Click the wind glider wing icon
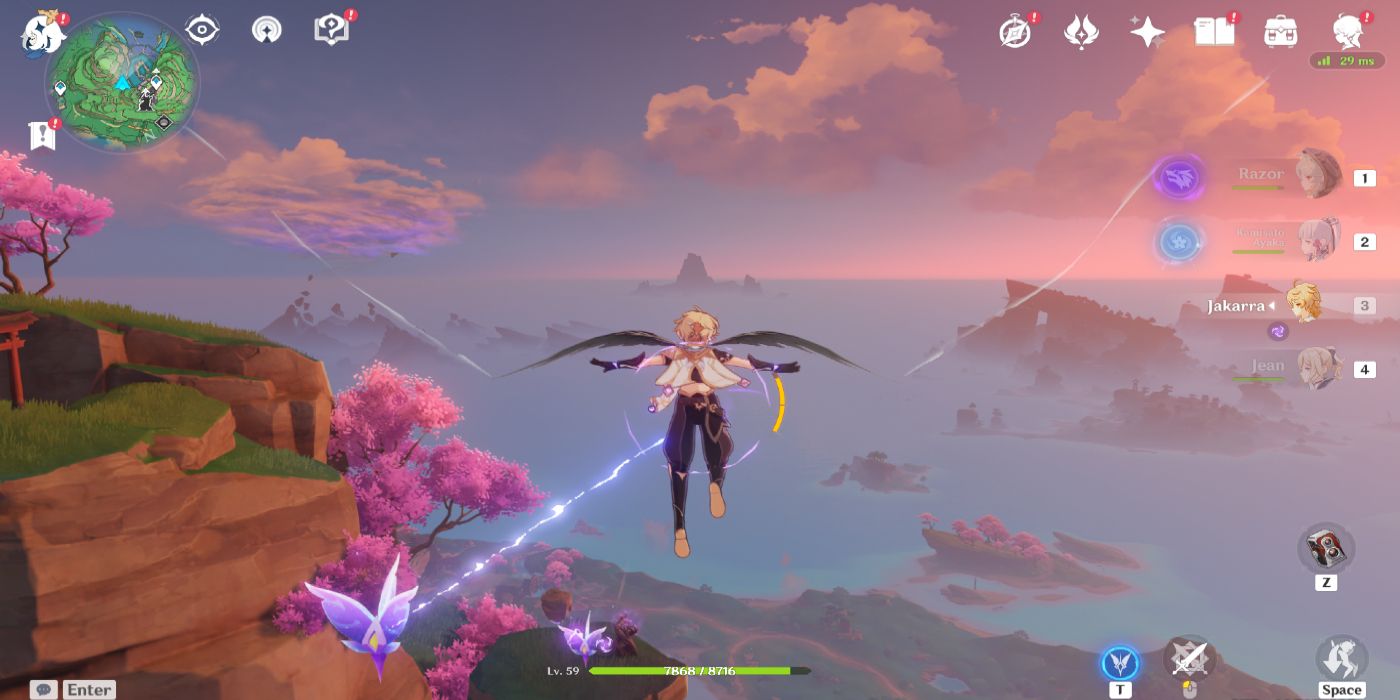1400x700 pixels. [x=1080, y=32]
